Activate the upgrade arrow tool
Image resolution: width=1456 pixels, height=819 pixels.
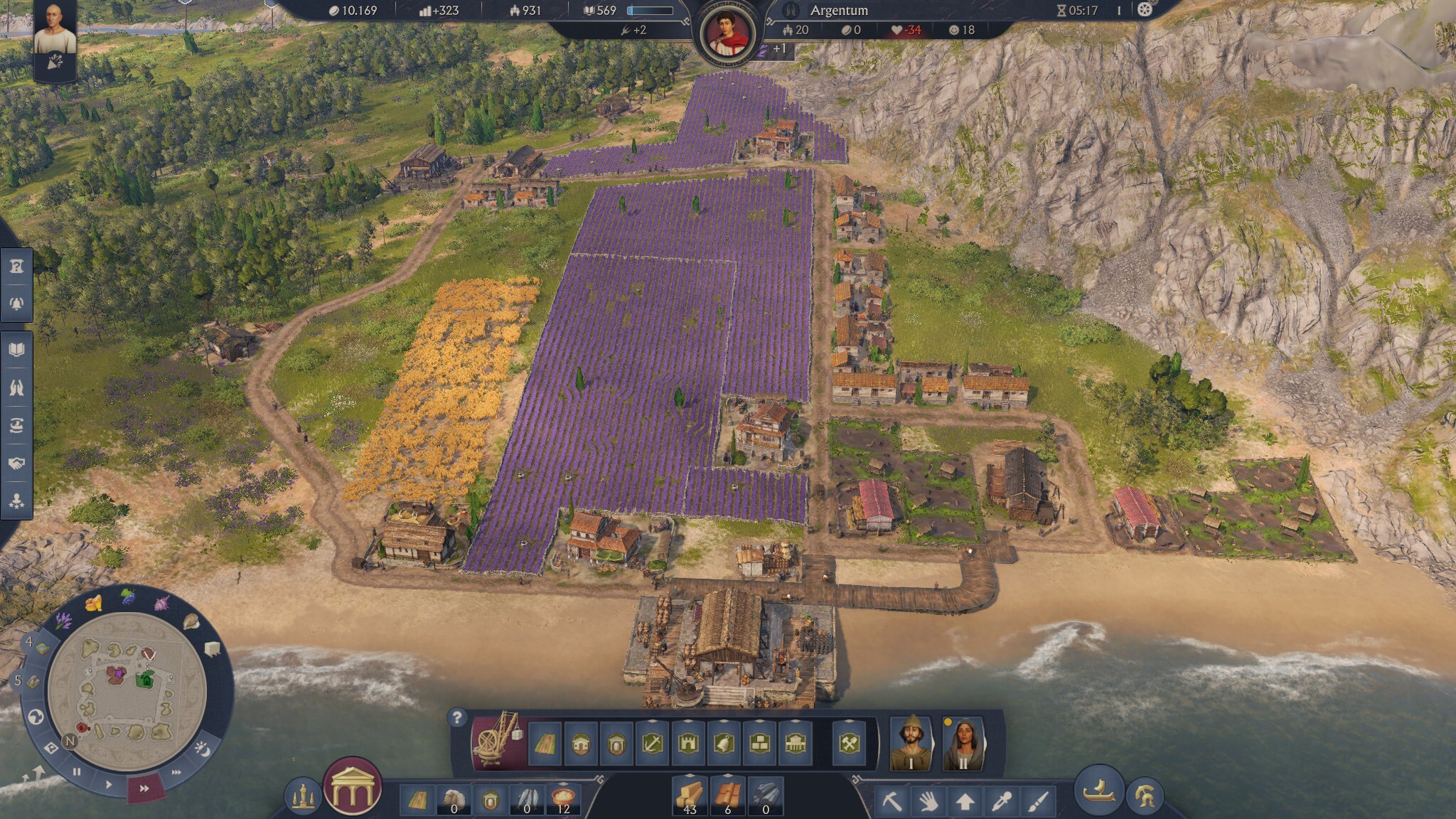coord(964,801)
